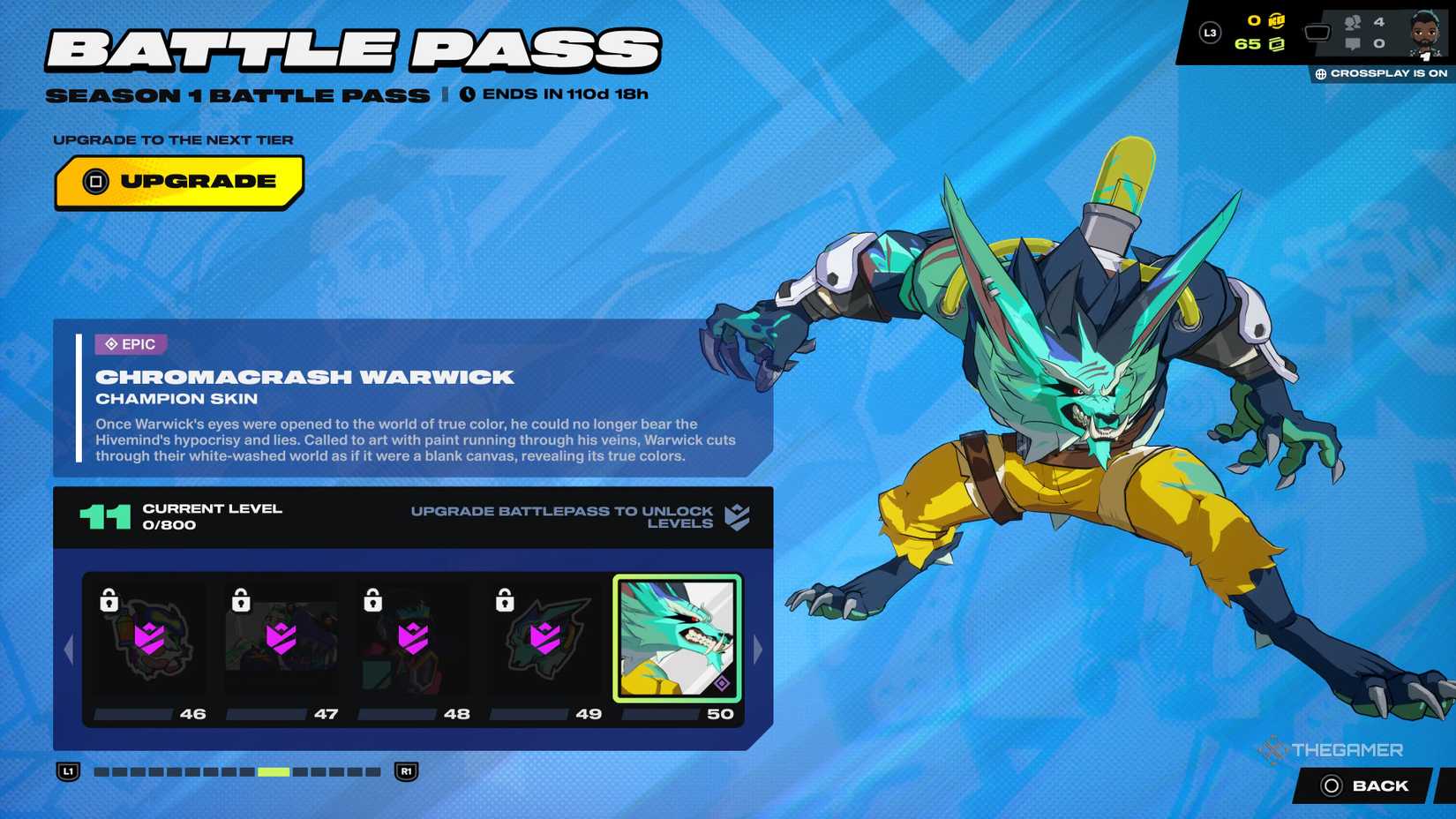Screen dimensions: 1456x819
Task: Open the chat messages icon
Action: pos(1353,45)
